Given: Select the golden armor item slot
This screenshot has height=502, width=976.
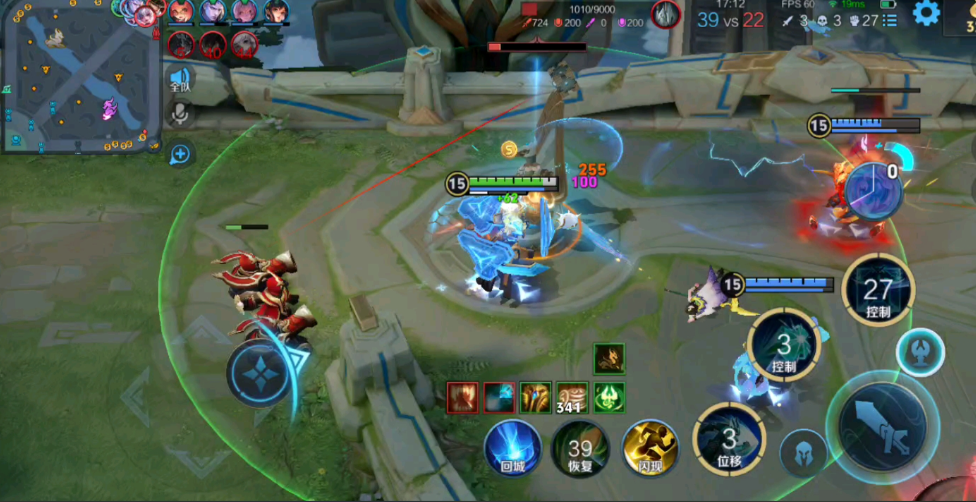Looking at the screenshot, I should coord(535,397).
